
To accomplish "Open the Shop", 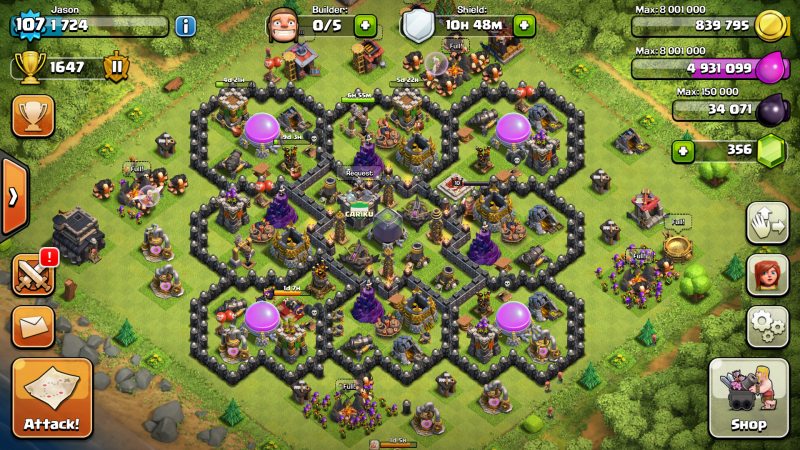I will [x=748, y=398].
